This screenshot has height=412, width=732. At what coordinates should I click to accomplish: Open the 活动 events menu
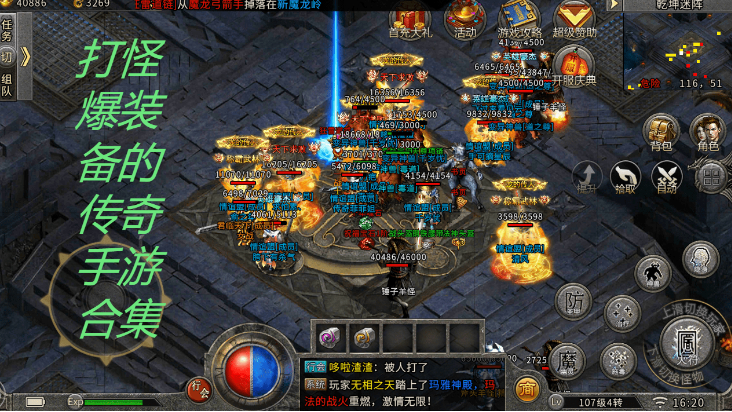pyautogui.click(x=463, y=17)
